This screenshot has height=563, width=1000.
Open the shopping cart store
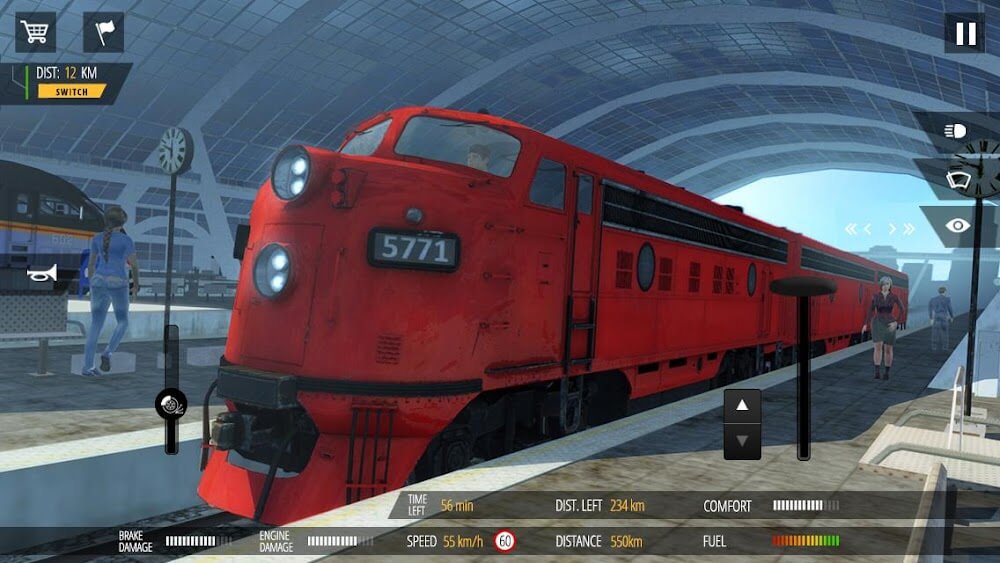point(35,32)
